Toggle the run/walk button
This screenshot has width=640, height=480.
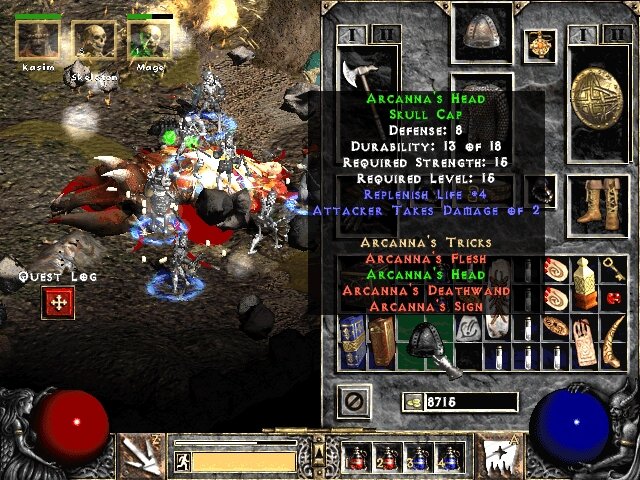click(x=183, y=461)
